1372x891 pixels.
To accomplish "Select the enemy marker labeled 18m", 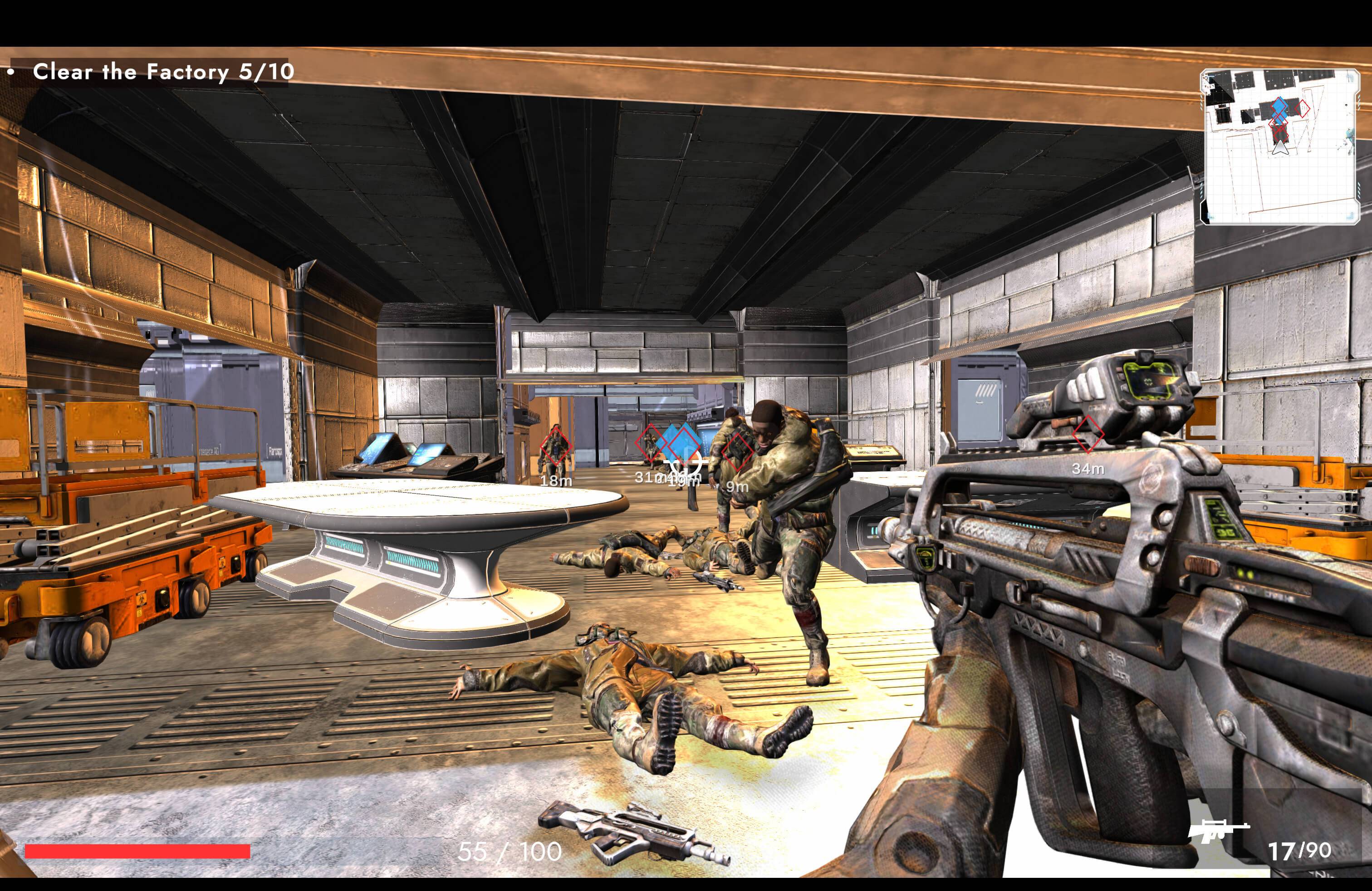I will pyautogui.click(x=555, y=445).
